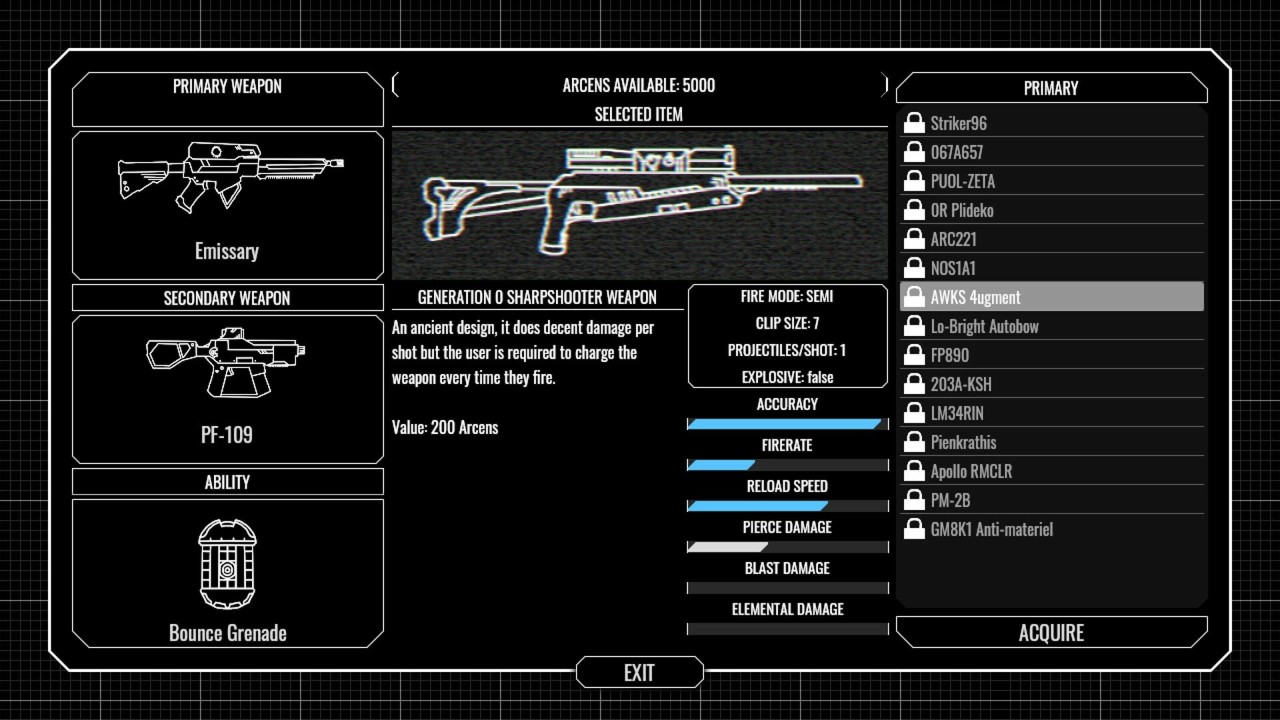The width and height of the screenshot is (1280, 720).
Task: Choose NOS1A1 from the weapons
Action: (x=1051, y=268)
